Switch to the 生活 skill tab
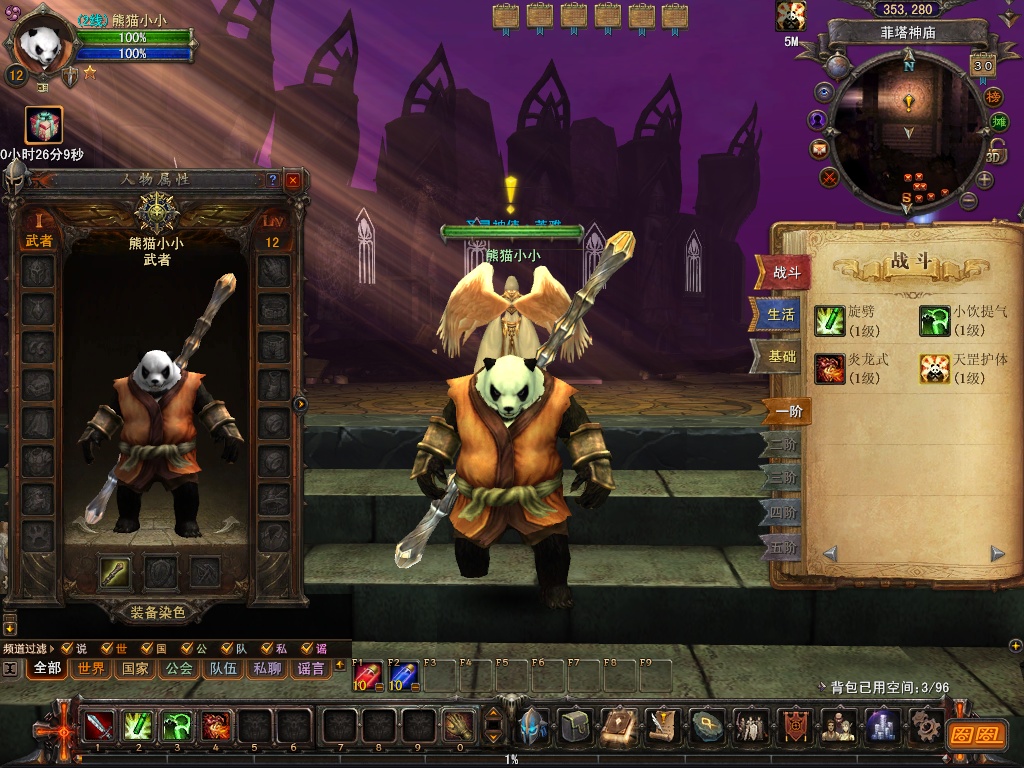The width and height of the screenshot is (1024, 768). tap(780, 314)
